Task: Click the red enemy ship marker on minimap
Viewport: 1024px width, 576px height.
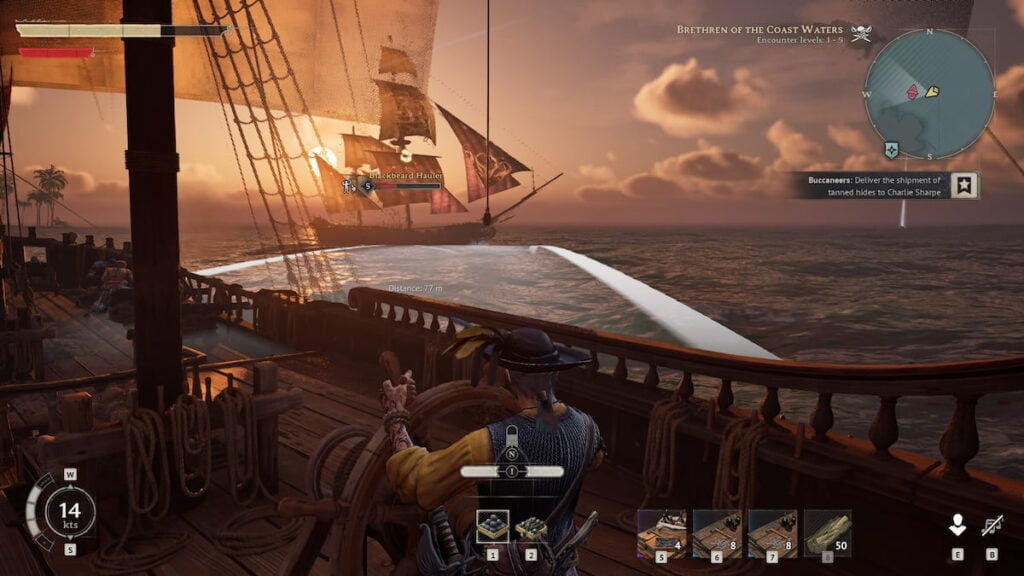Action: pos(912,92)
